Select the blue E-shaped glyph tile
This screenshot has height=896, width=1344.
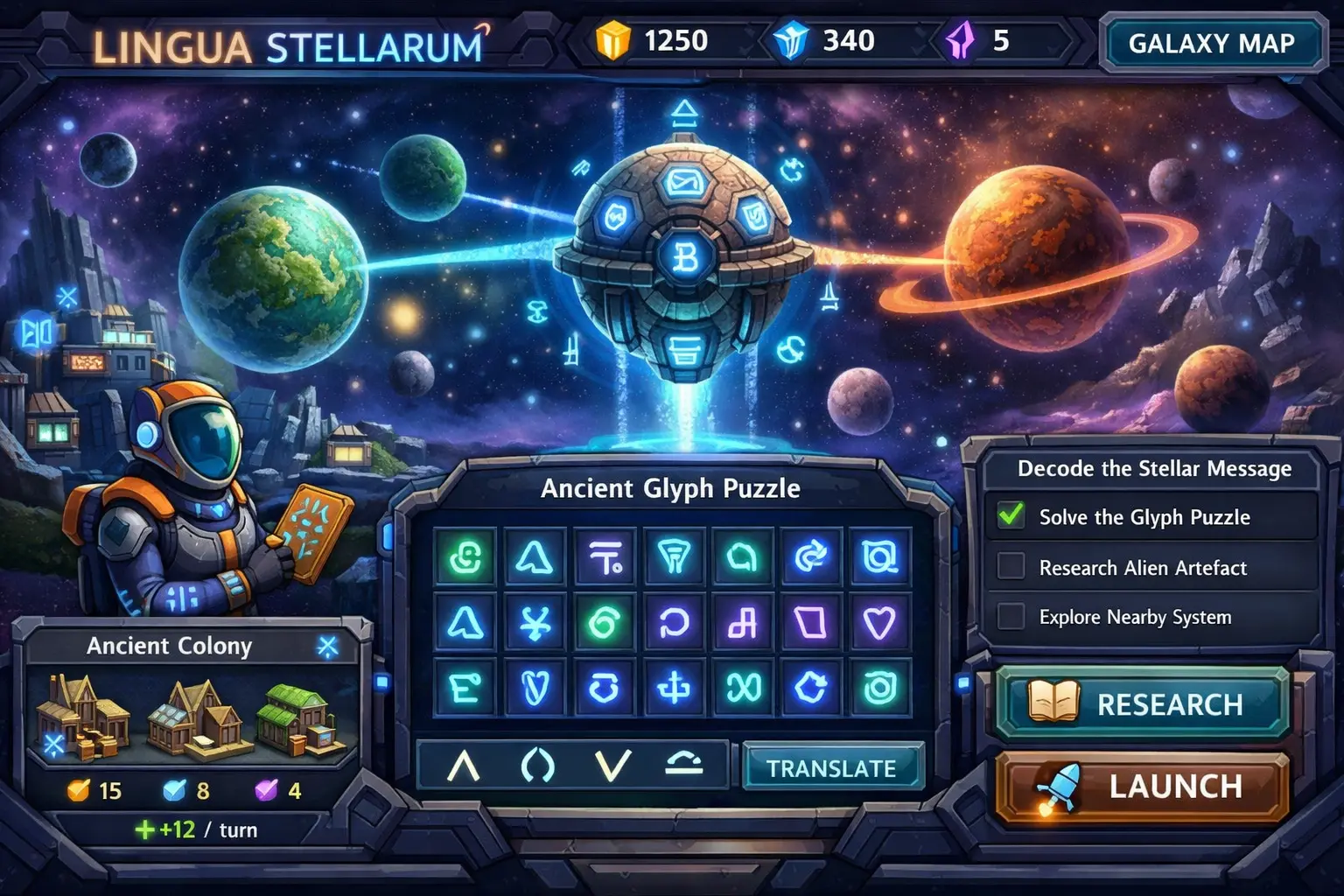(x=465, y=689)
